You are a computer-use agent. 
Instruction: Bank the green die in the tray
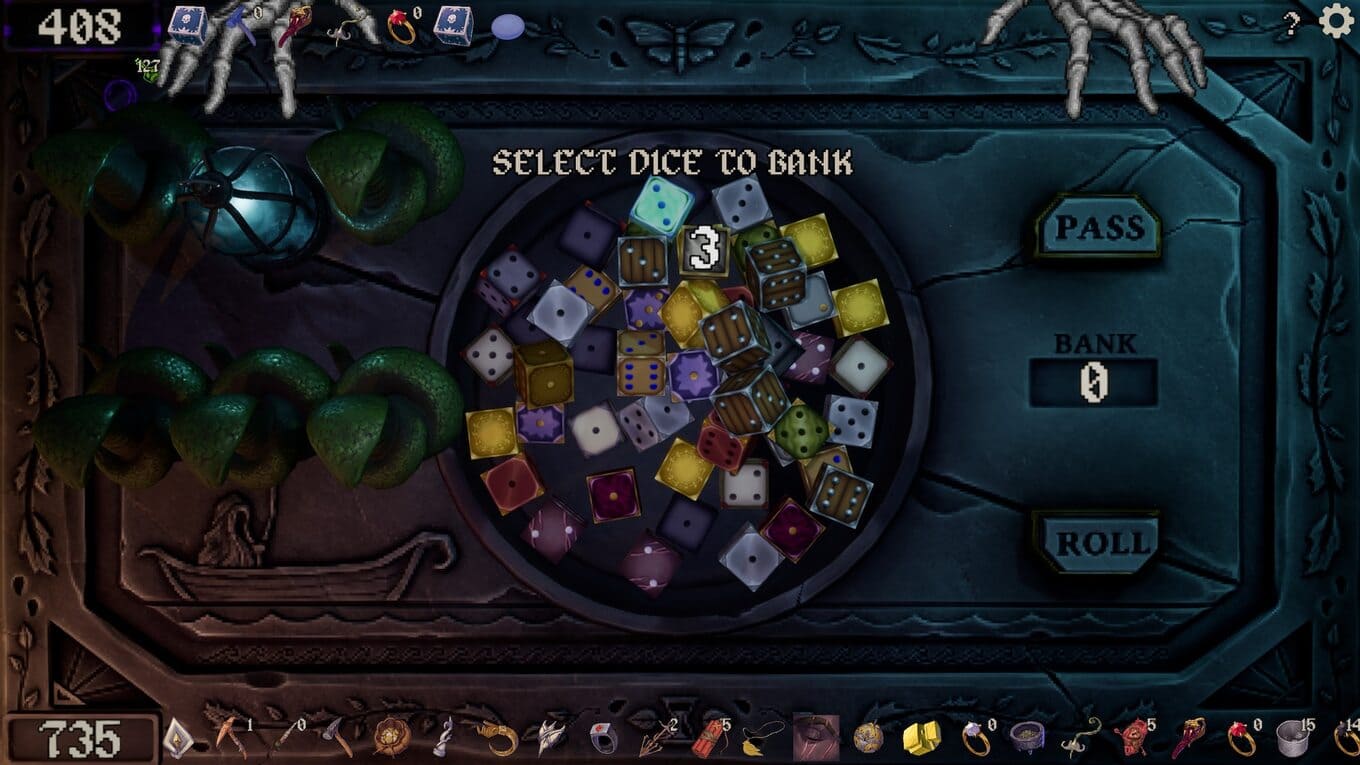click(802, 431)
